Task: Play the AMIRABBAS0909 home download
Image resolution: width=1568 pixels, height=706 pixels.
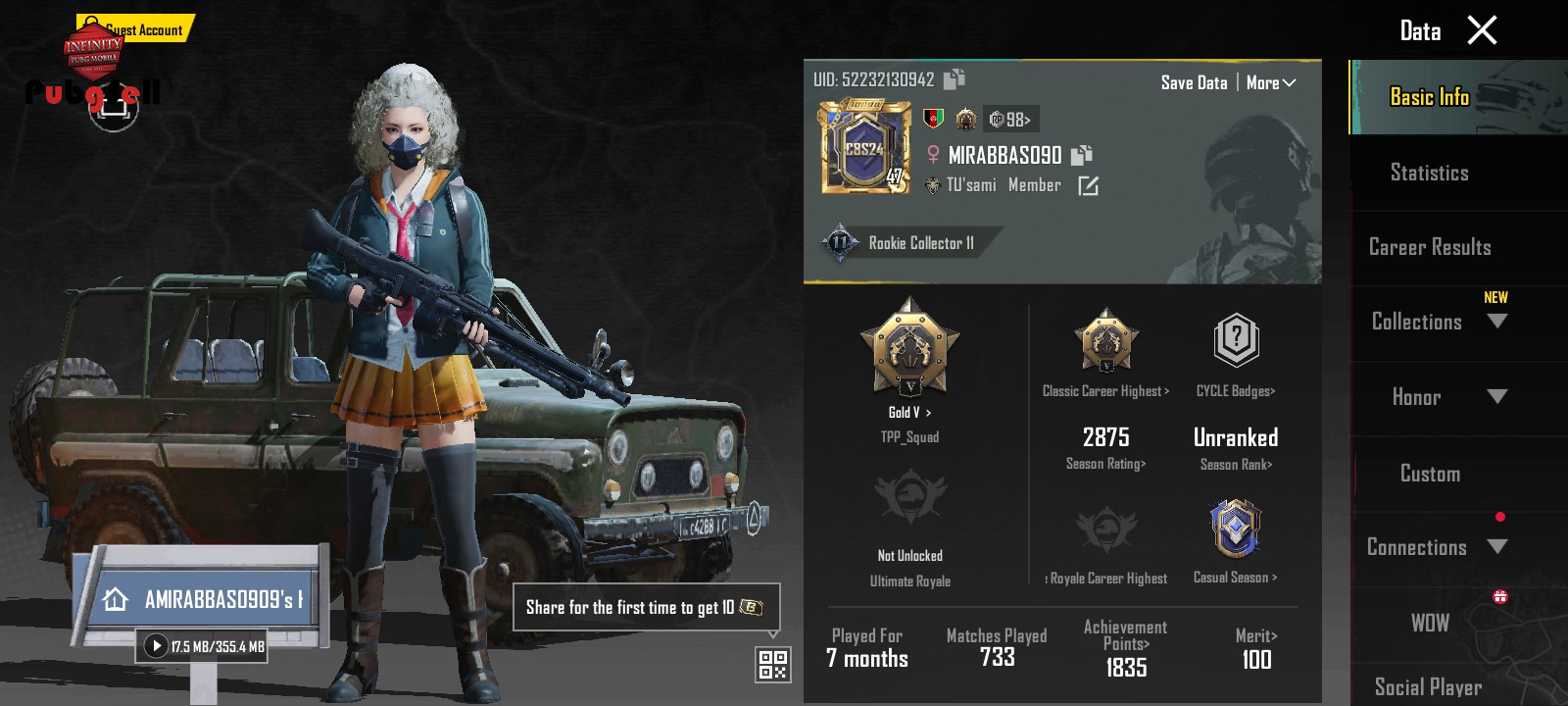Action: (x=156, y=646)
